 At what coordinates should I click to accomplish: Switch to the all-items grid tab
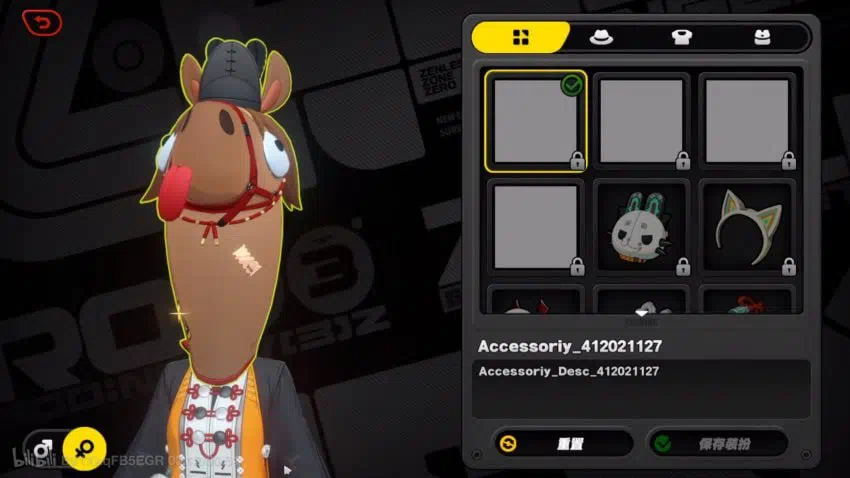(x=520, y=37)
